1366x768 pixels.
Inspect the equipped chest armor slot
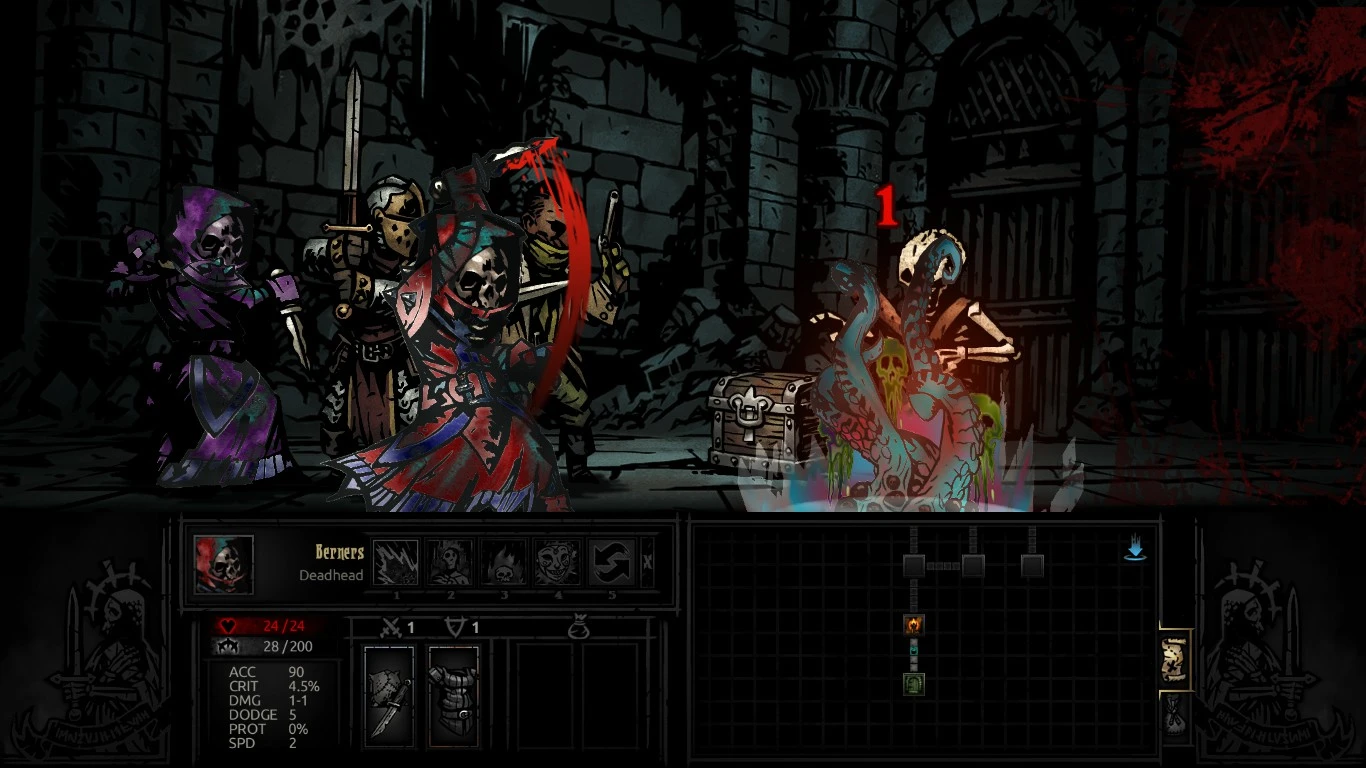pyautogui.click(x=453, y=694)
